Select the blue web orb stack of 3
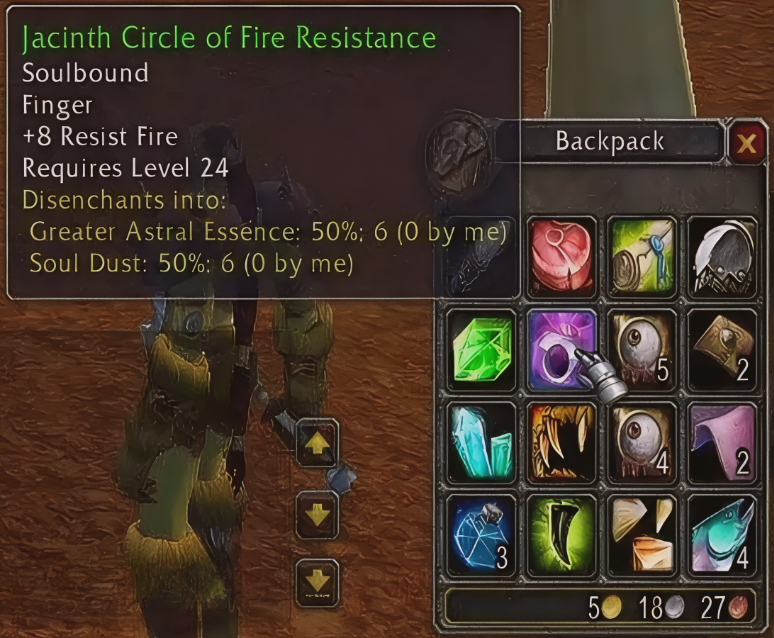The height and width of the screenshot is (638, 774). pos(482,533)
